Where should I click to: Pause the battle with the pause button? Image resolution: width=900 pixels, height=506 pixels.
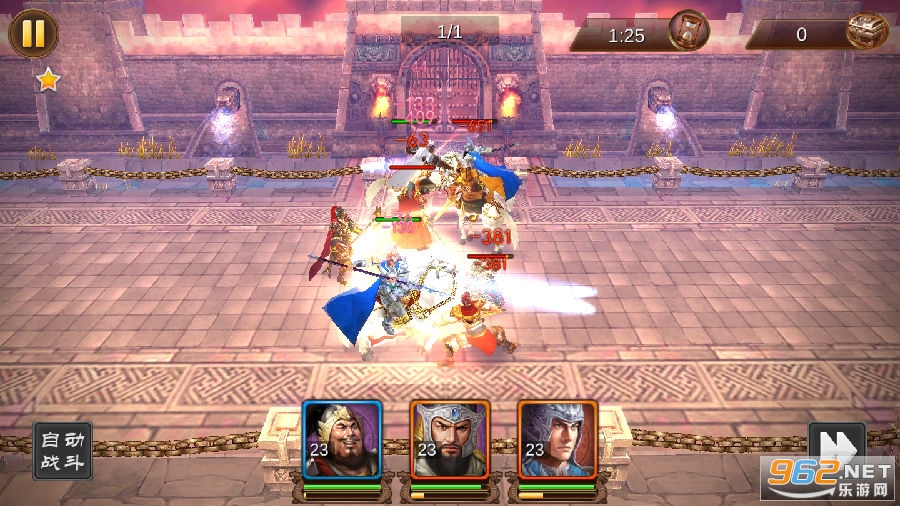[x=33, y=33]
